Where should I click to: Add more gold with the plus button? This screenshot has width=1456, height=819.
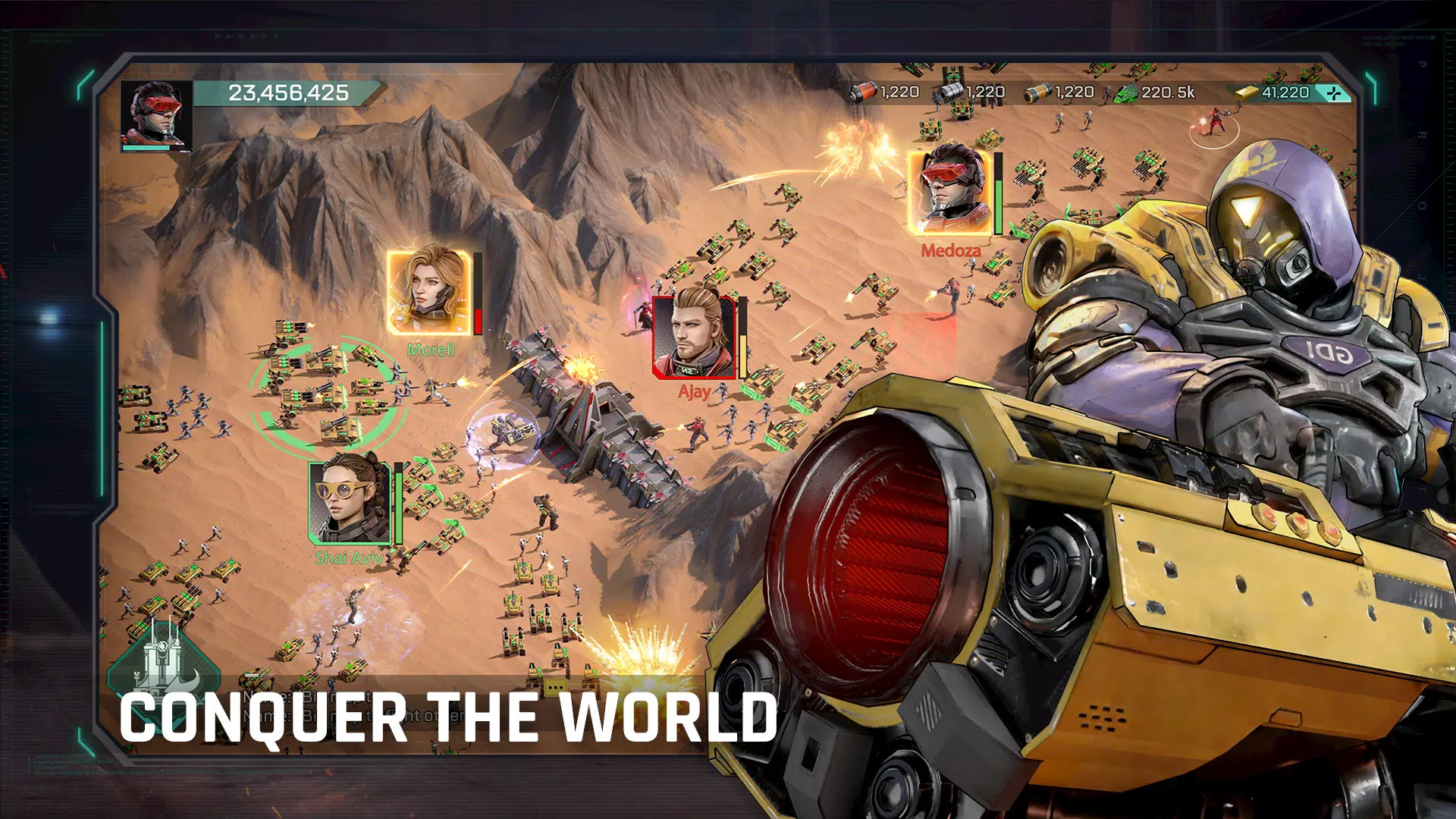[x=1334, y=93]
